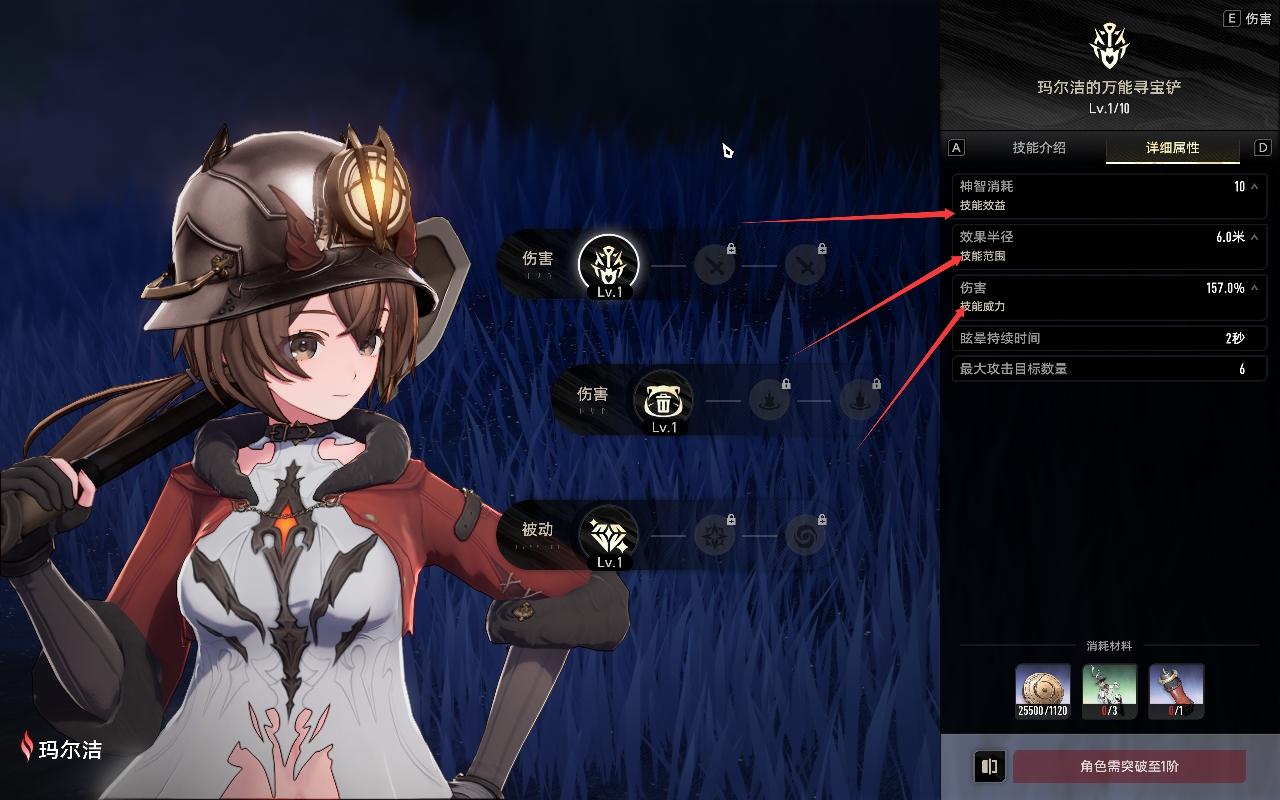Toggle the 效果半径 attribute row
The width and height of the screenshot is (1280, 800).
point(1254,238)
